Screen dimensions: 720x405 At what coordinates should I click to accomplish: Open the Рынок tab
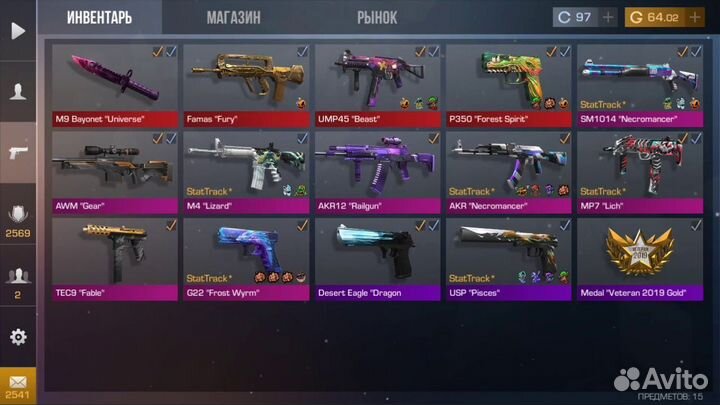pyautogui.click(x=376, y=17)
